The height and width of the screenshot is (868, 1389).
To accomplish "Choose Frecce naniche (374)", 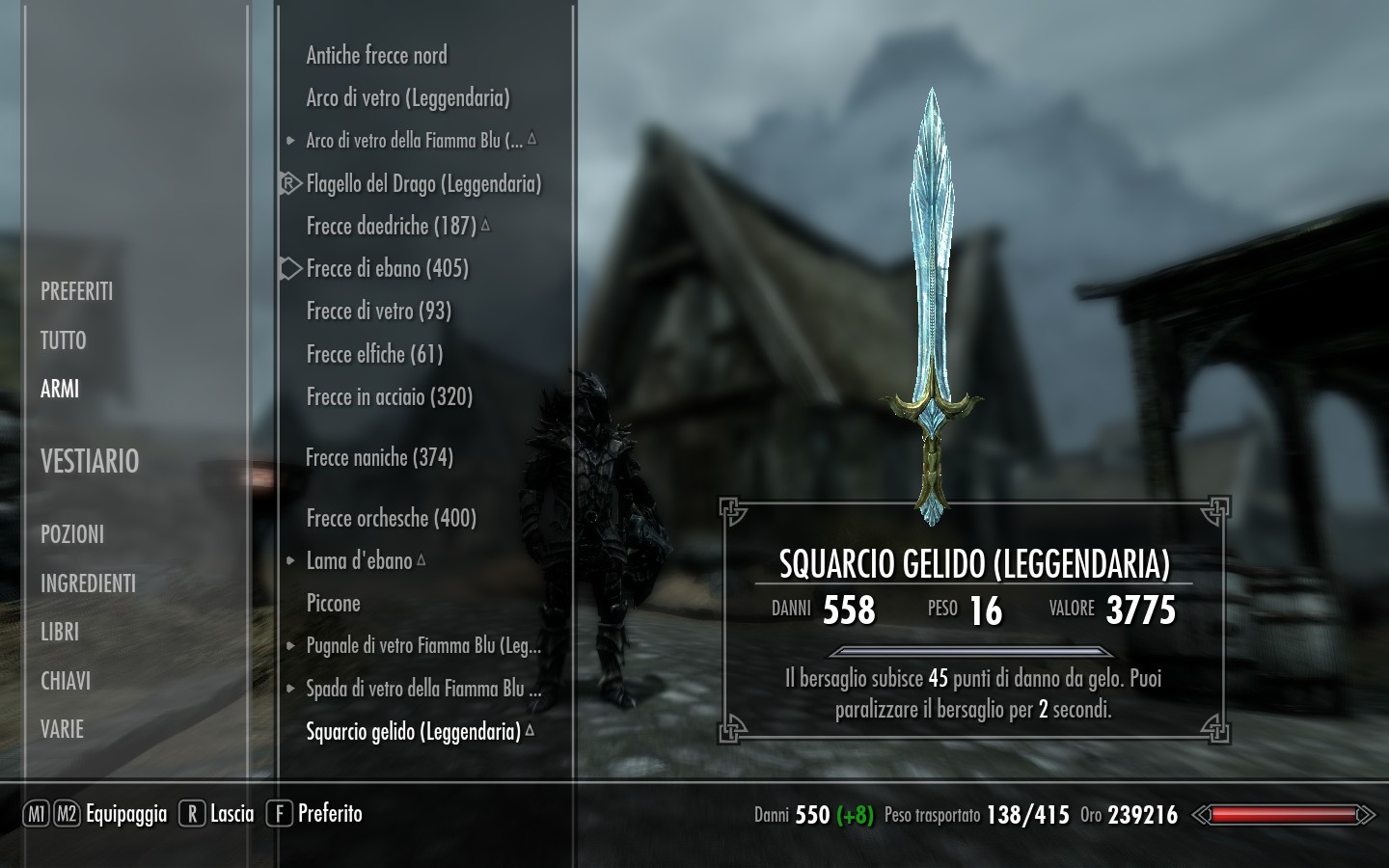I will (x=379, y=457).
